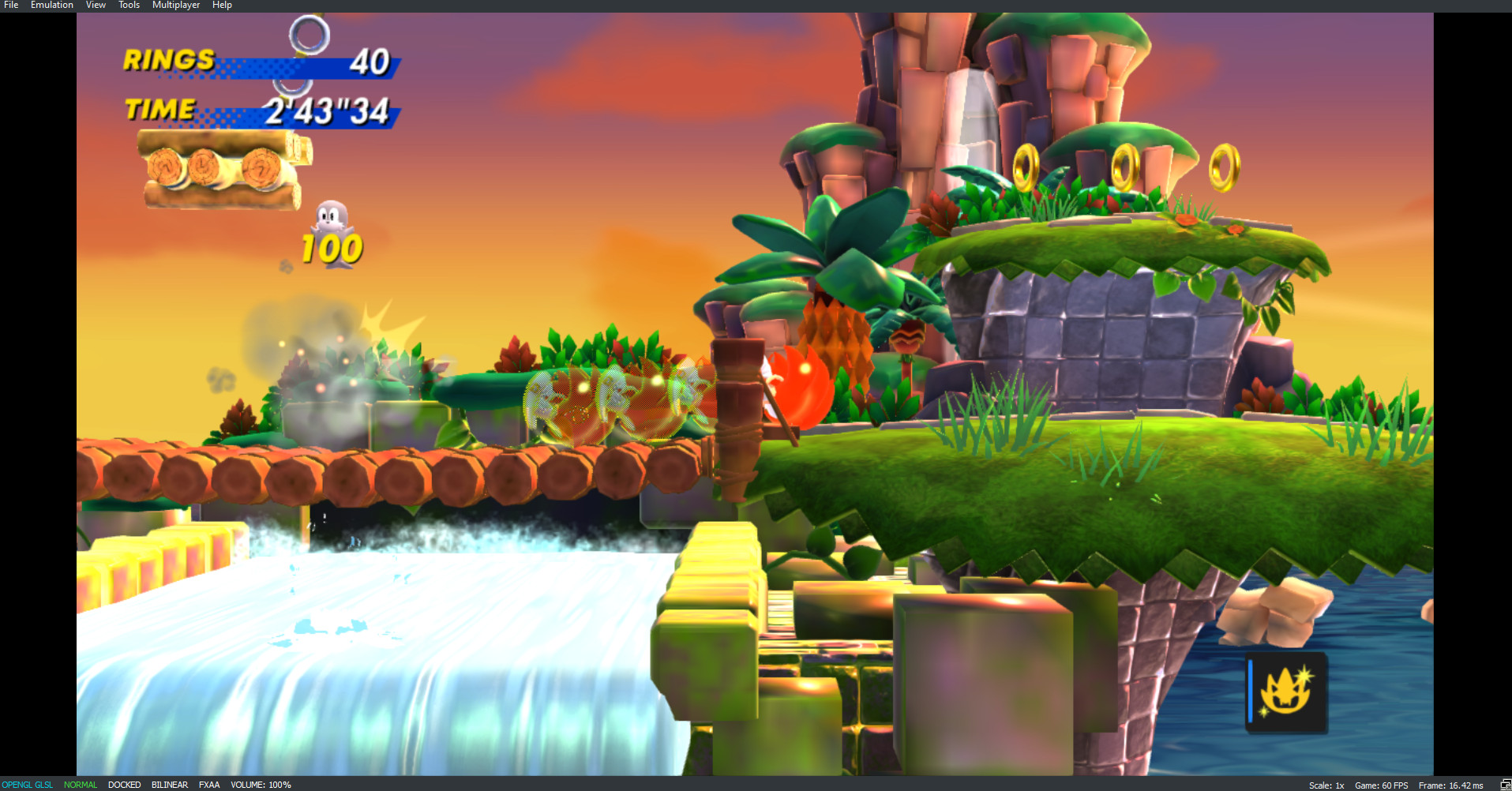The height and width of the screenshot is (791, 1512).
Task: Click the wooden log platform under the TIME display
Action: pyautogui.click(x=221, y=166)
